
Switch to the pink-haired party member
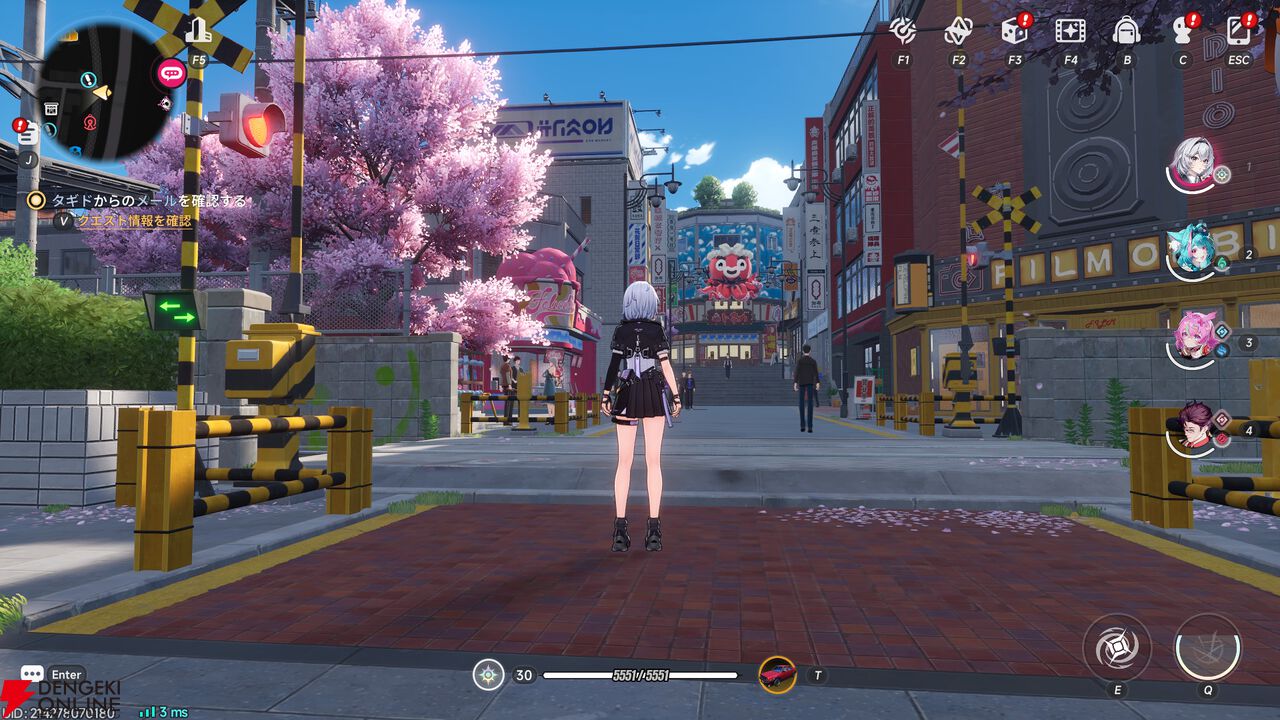(x=1194, y=337)
